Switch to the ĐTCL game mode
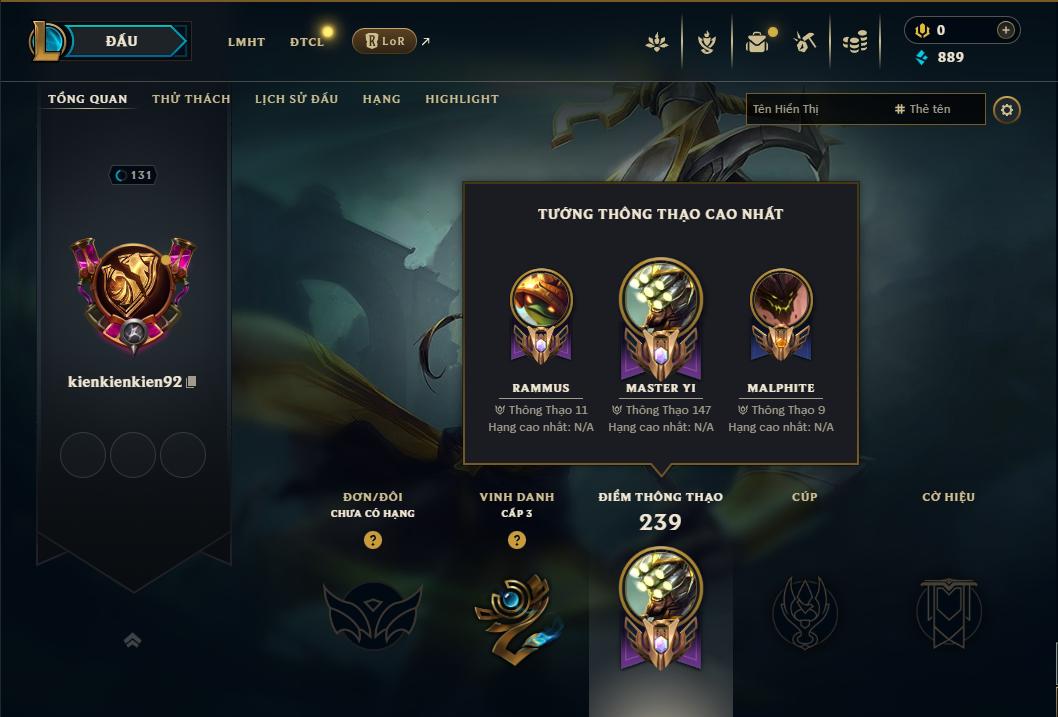This screenshot has height=717, width=1058. point(307,42)
